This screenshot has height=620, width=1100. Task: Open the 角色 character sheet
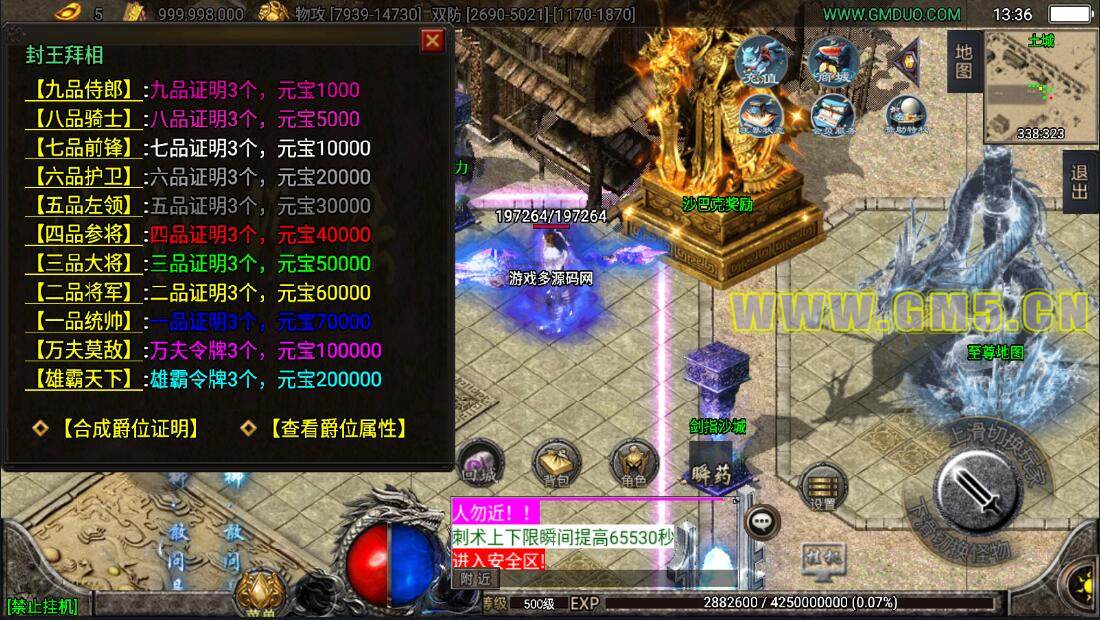tap(634, 465)
